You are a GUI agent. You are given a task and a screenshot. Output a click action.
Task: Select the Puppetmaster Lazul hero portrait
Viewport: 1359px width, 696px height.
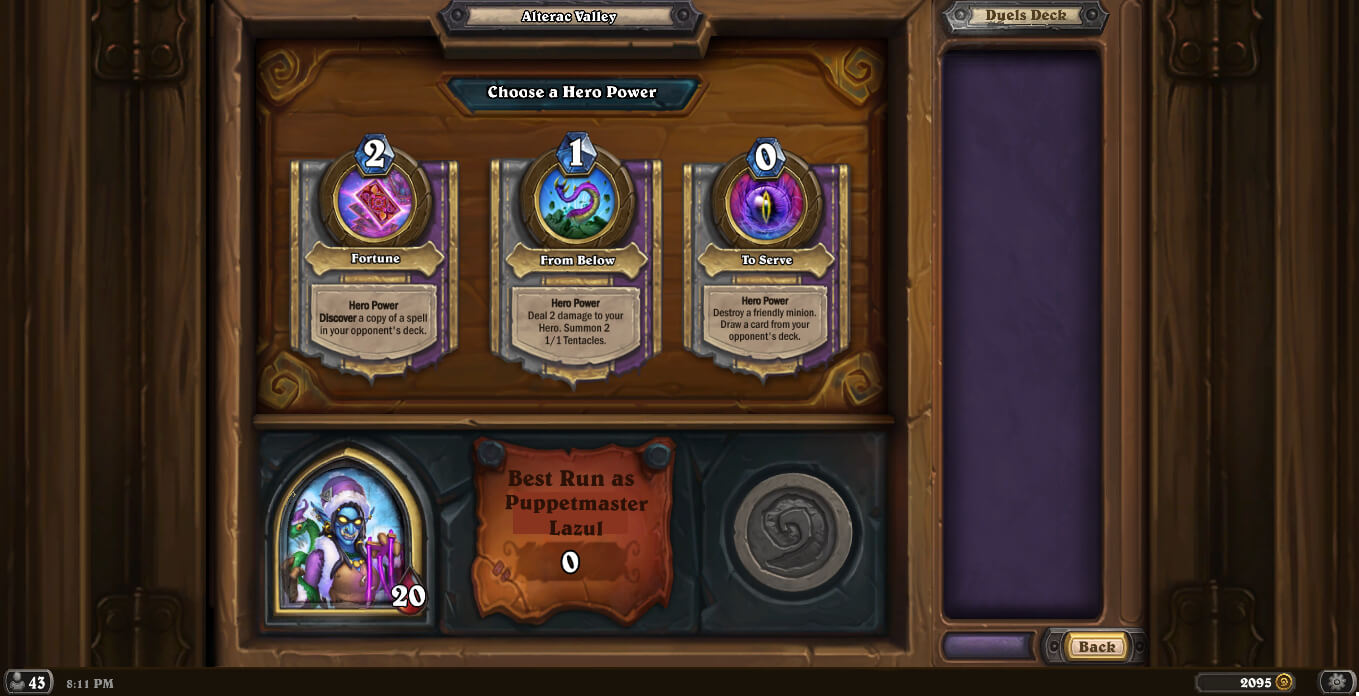(349, 535)
